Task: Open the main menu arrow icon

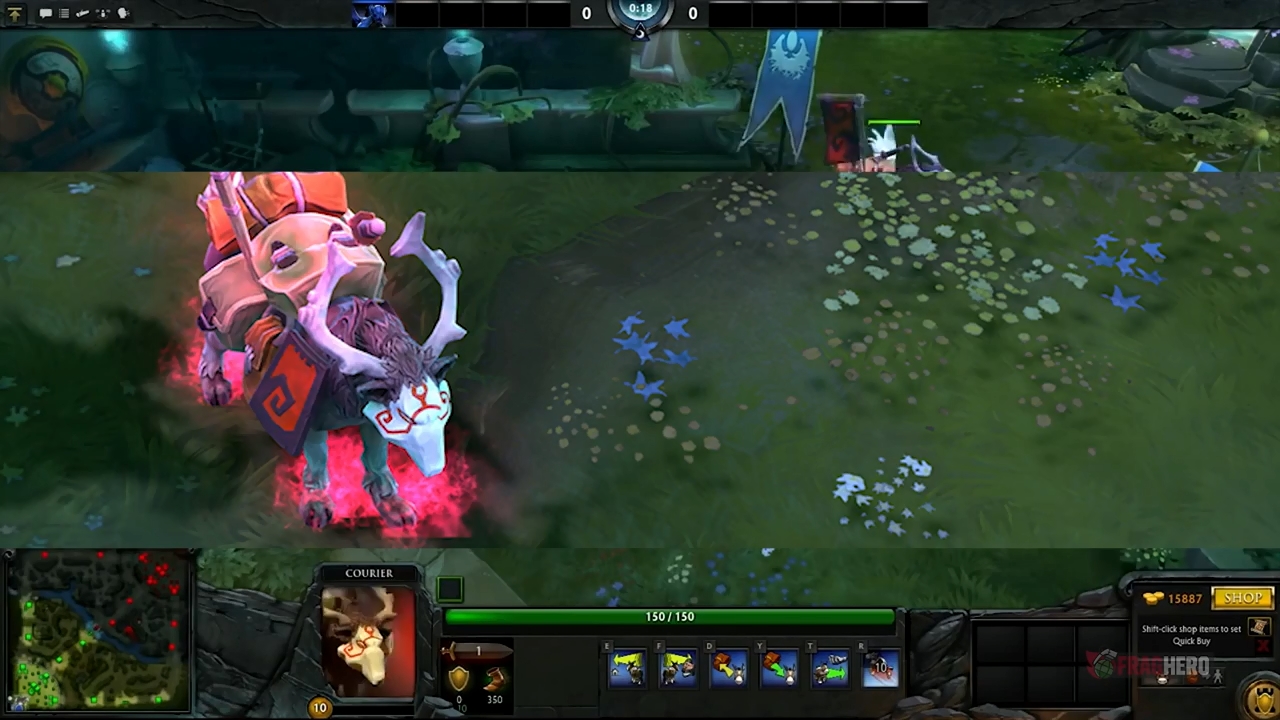Action: tap(14, 13)
